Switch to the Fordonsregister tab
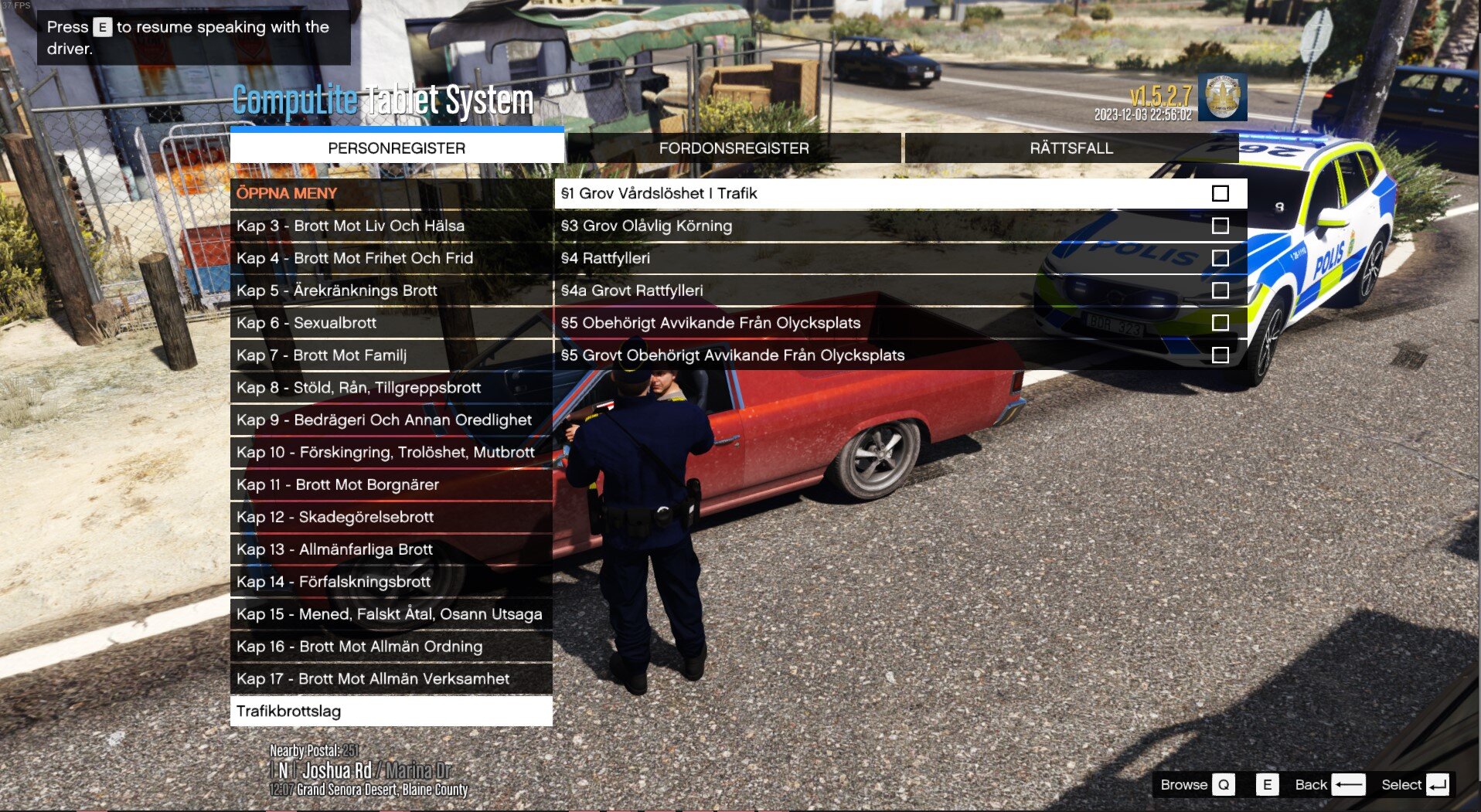This screenshot has height=812, width=1481. pos(734,148)
